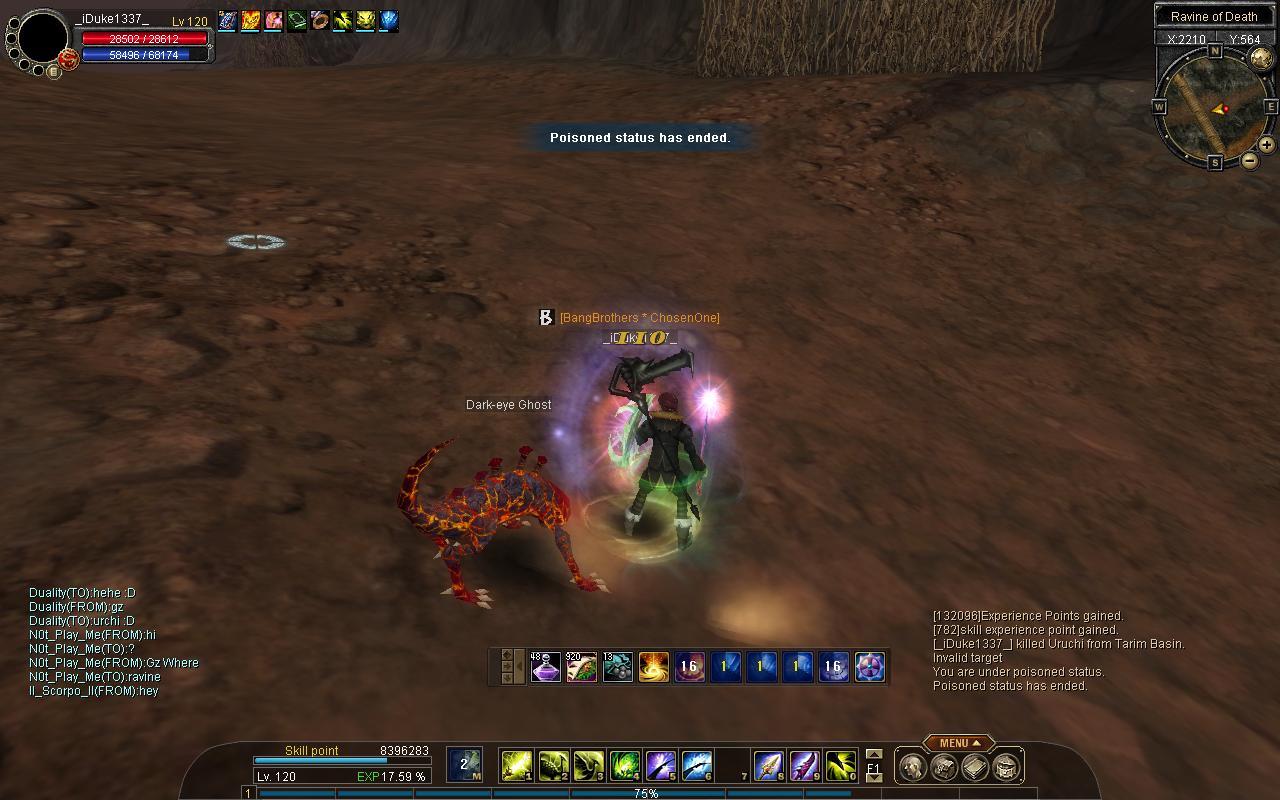The image size is (1280, 800).
Task: Open the open-book icon in menu bar
Action: tap(975, 767)
